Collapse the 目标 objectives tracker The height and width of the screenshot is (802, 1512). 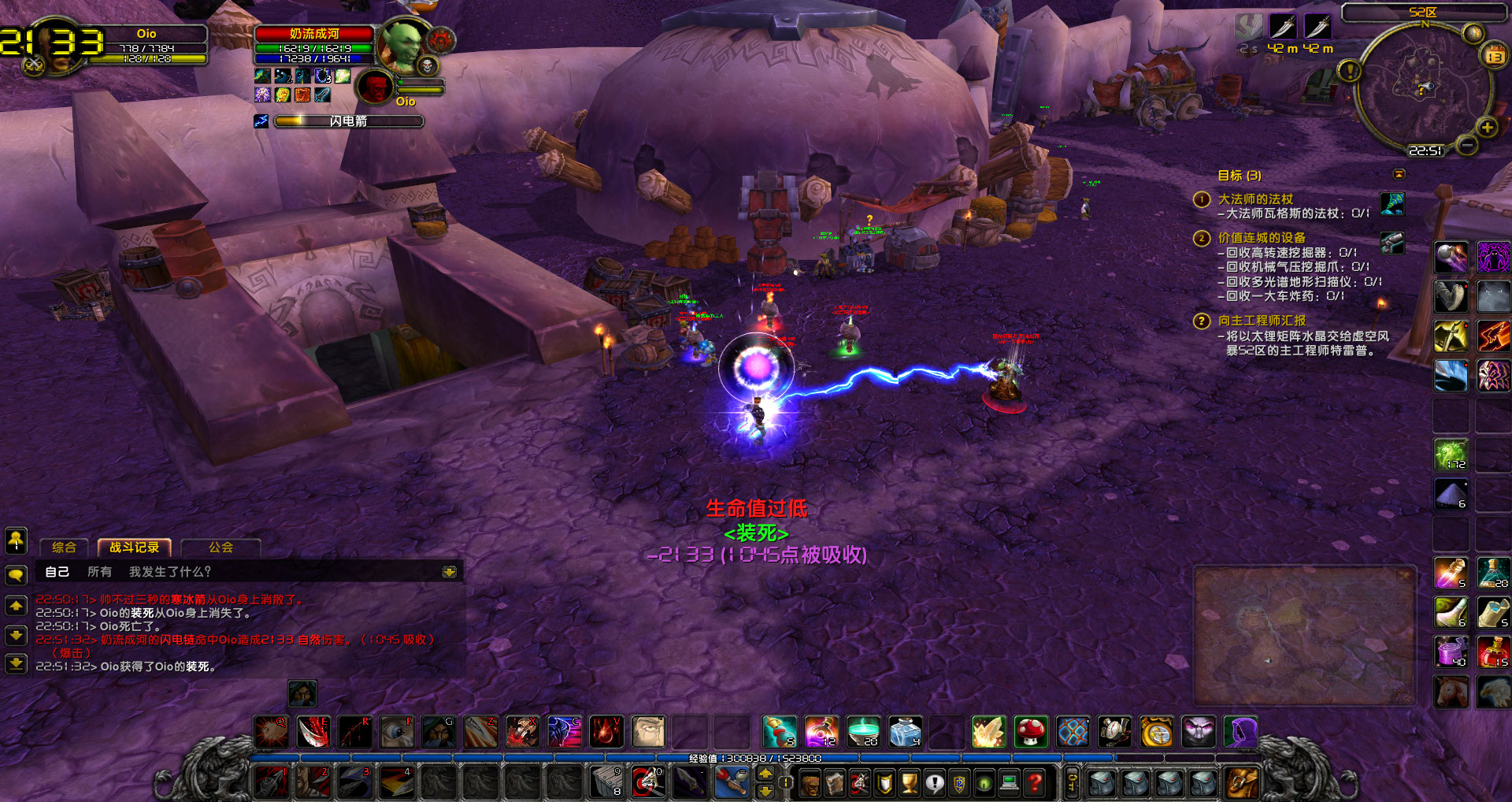click(1399, 174)
